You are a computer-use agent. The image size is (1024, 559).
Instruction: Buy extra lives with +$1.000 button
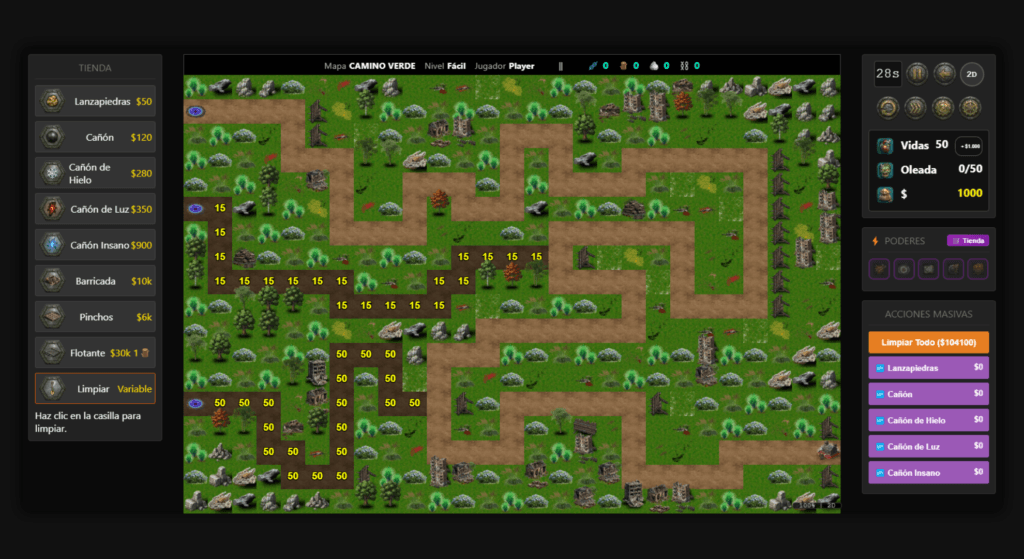click(x=968, y=146)
